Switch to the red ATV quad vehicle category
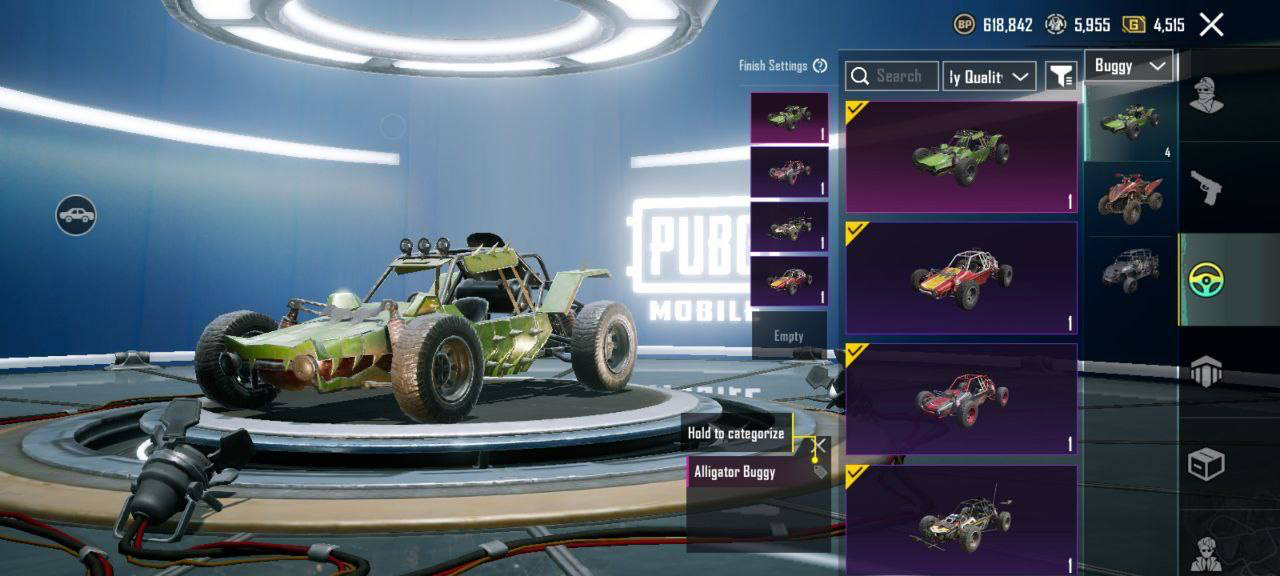Viewport: 1280px width, 576px height. tap(1131, 196)
